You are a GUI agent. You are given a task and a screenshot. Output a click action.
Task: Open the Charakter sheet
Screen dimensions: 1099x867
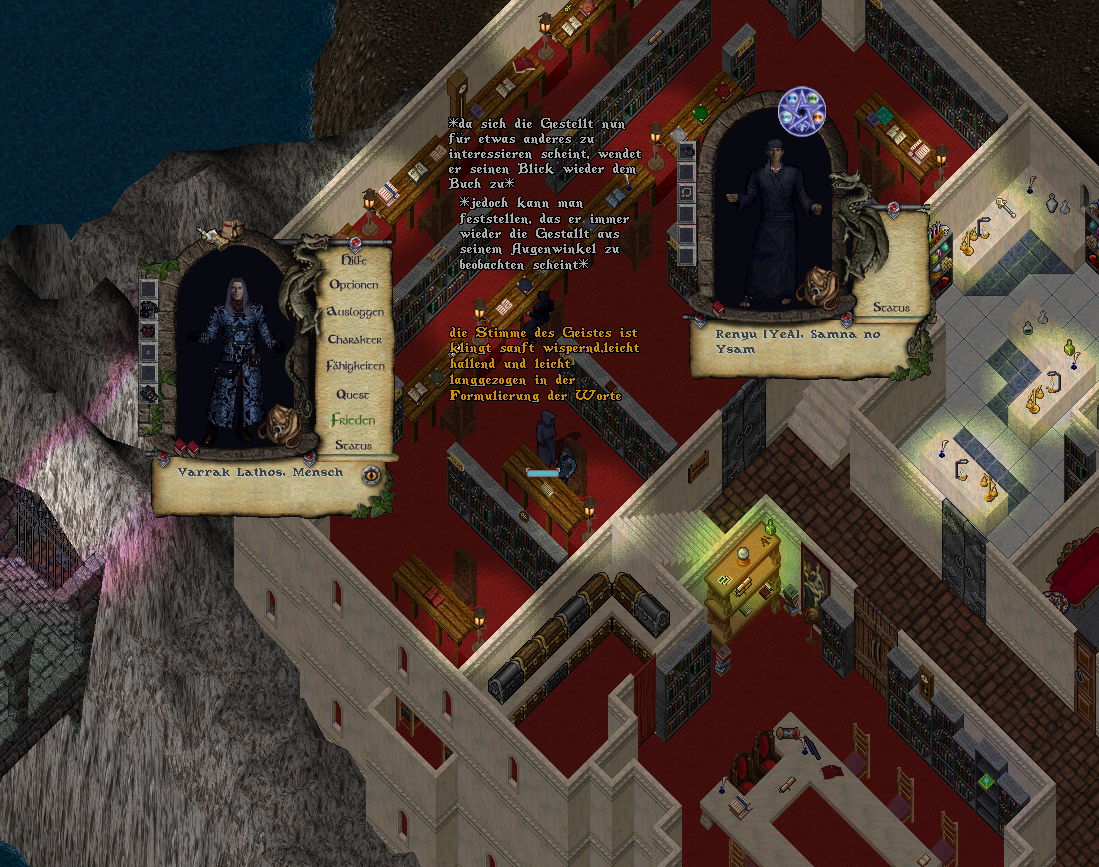pos(355,339)
